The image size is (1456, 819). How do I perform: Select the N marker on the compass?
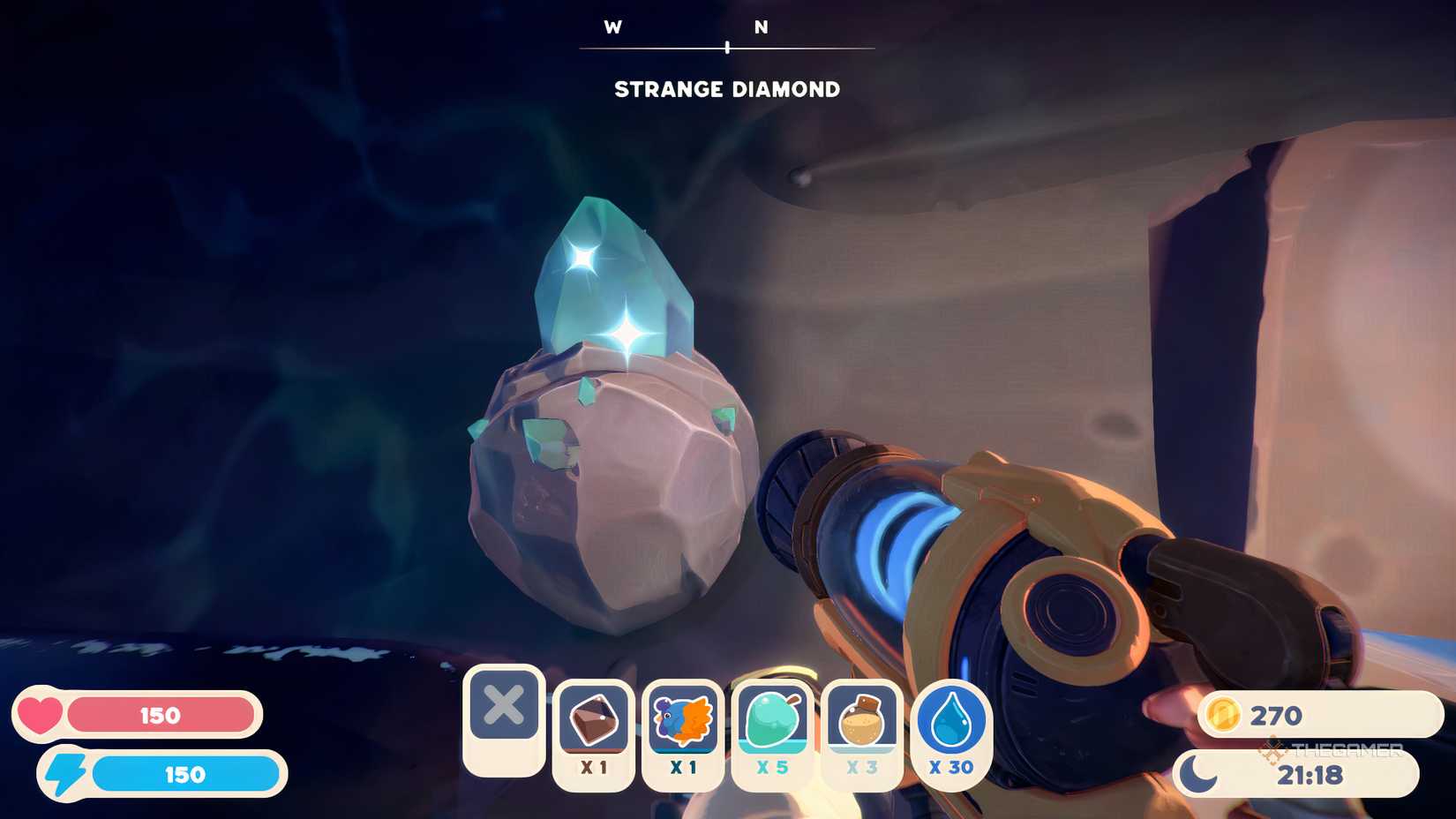[762, 27]
